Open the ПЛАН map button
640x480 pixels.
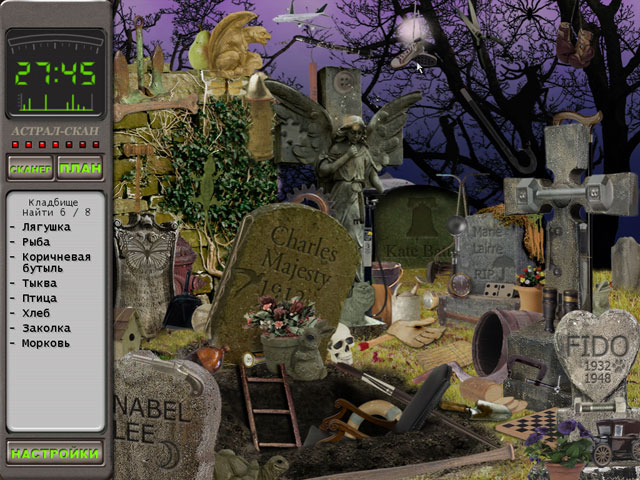80,168
